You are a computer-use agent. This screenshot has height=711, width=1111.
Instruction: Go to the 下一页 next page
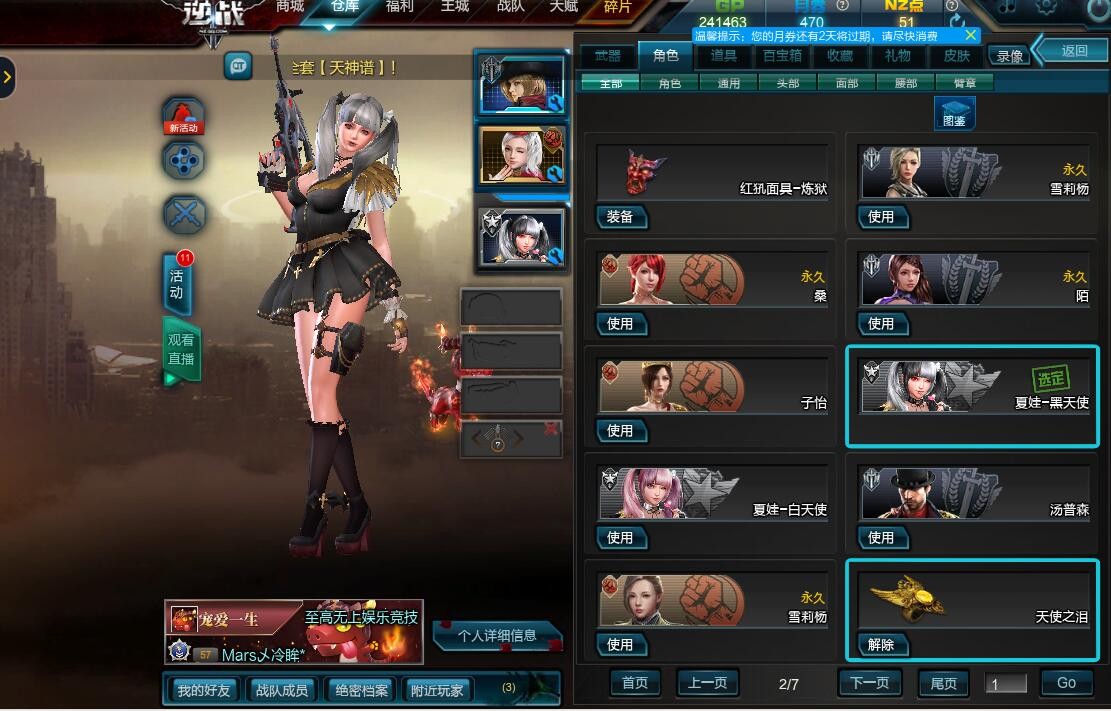click(869, 683)
